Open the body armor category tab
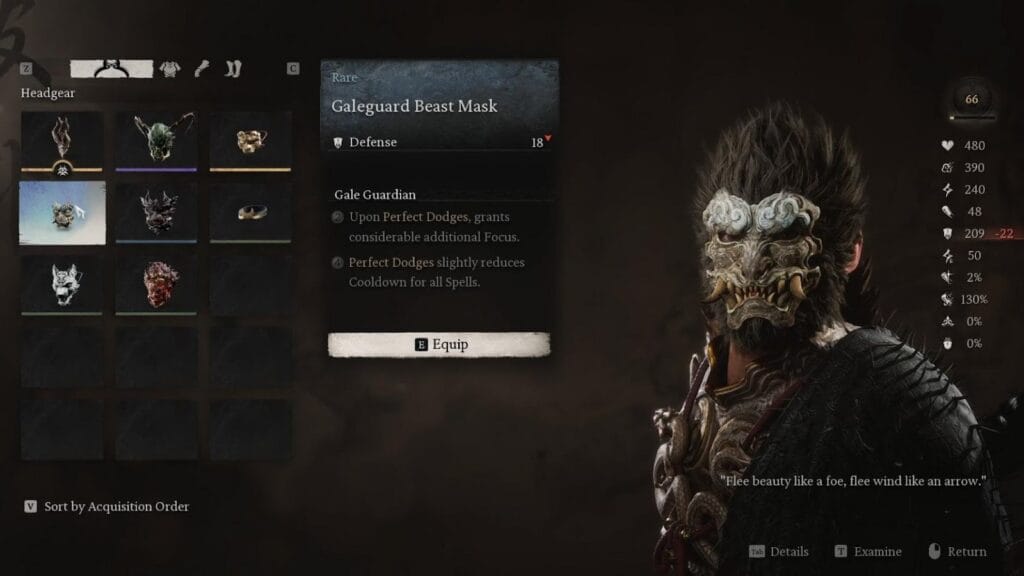Screen dimensions: 1024x576 tap(170, 69)
